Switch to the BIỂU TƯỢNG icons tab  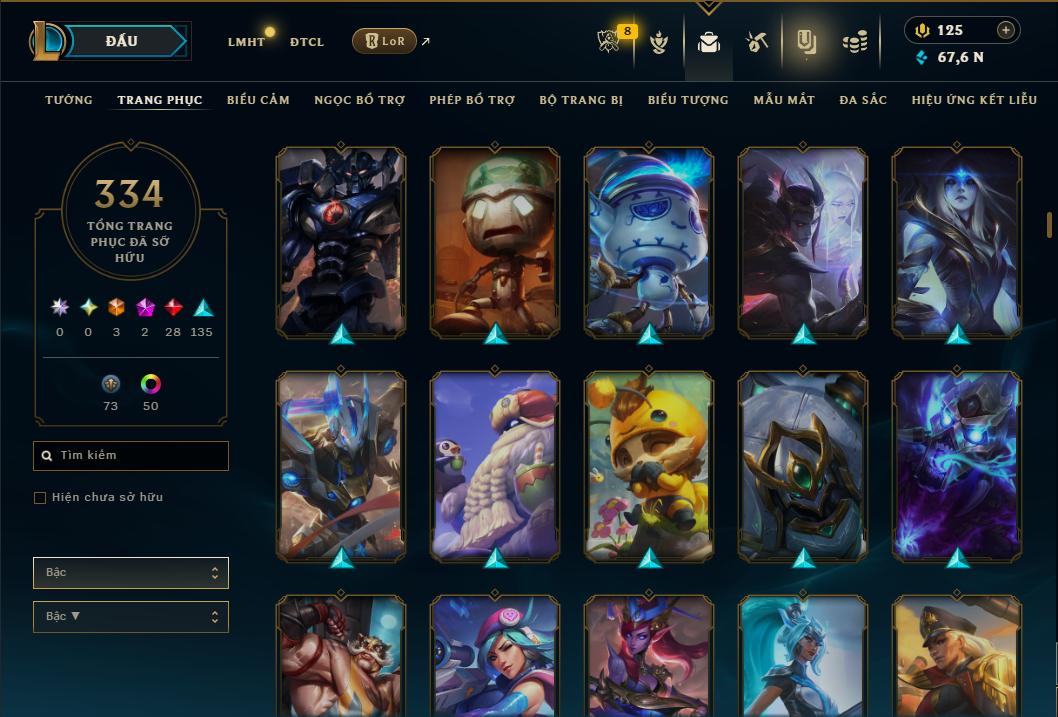pos(688,100)
